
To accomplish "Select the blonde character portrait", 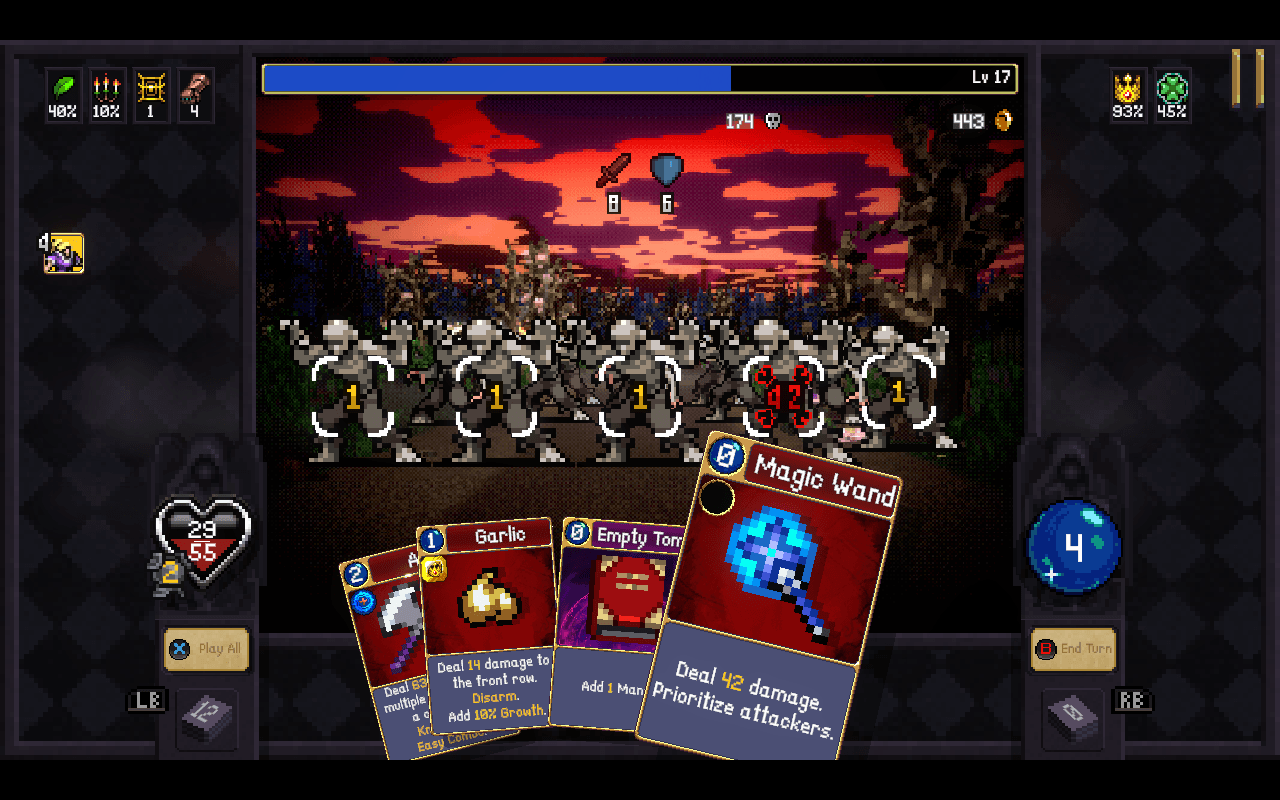I will pyautogui.click(x=64, y=253).
